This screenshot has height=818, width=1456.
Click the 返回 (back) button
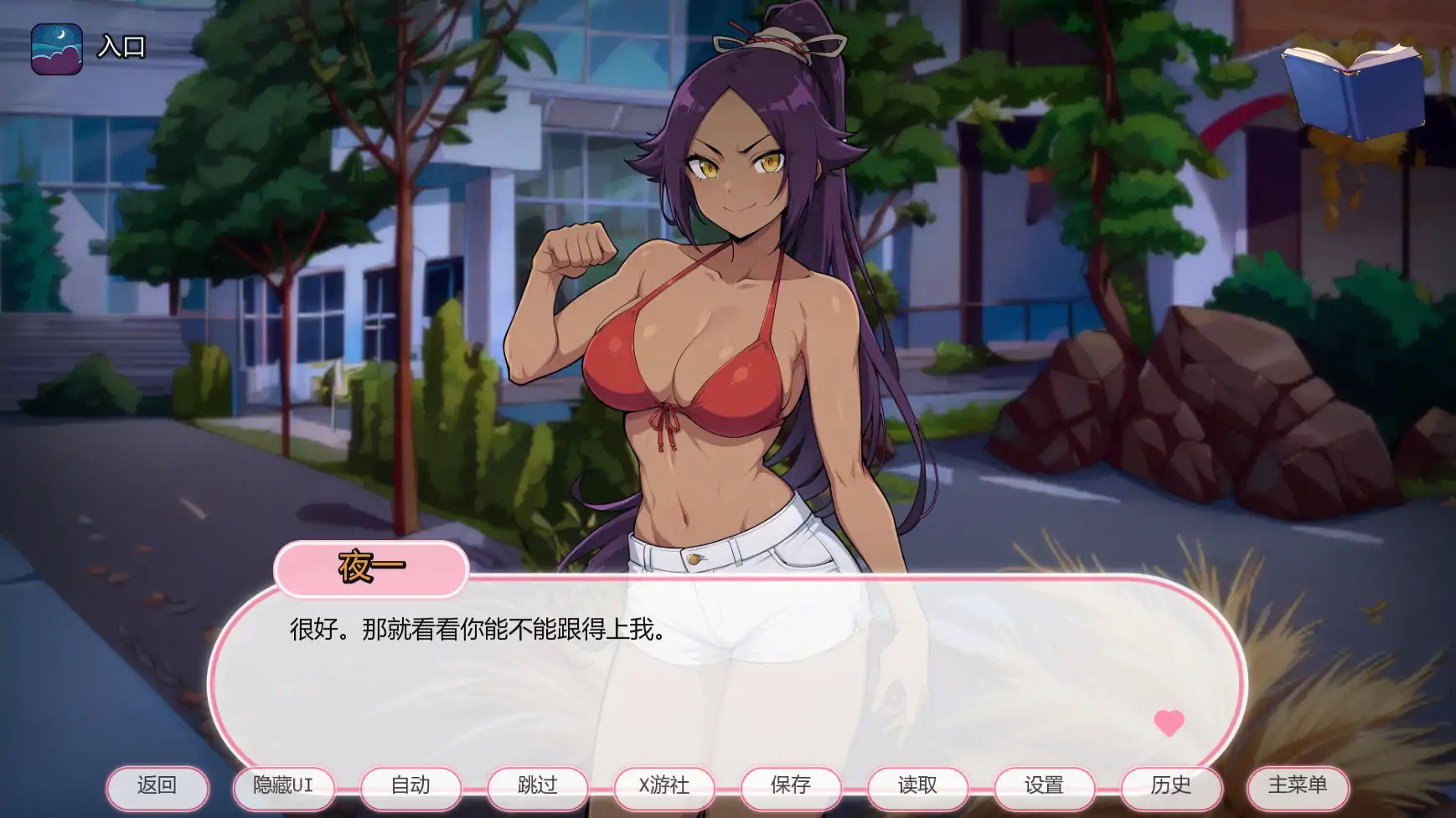pos(157,787)
